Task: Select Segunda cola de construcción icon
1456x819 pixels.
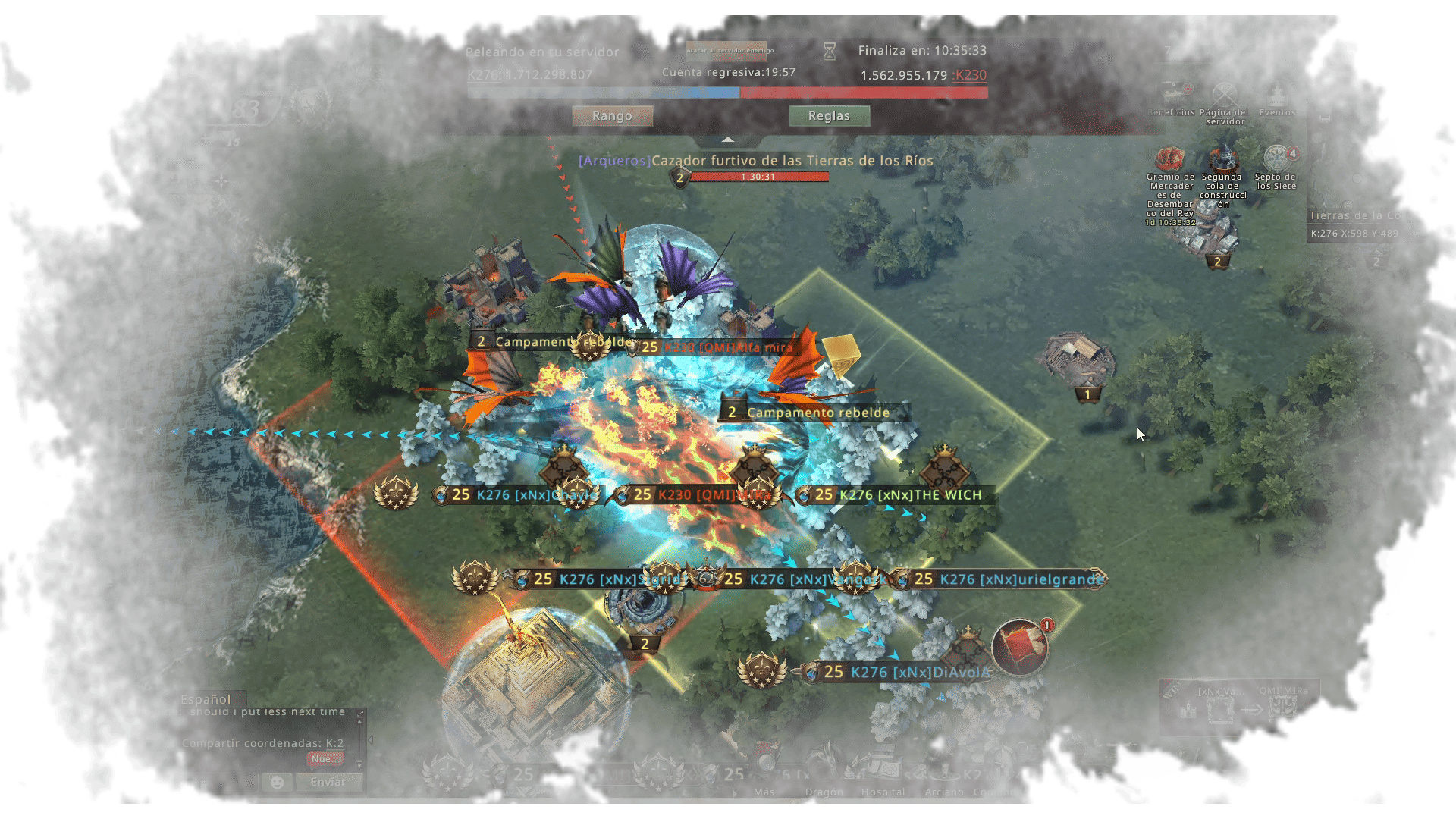Action: pyautogui.click(x=1222, y=159)
